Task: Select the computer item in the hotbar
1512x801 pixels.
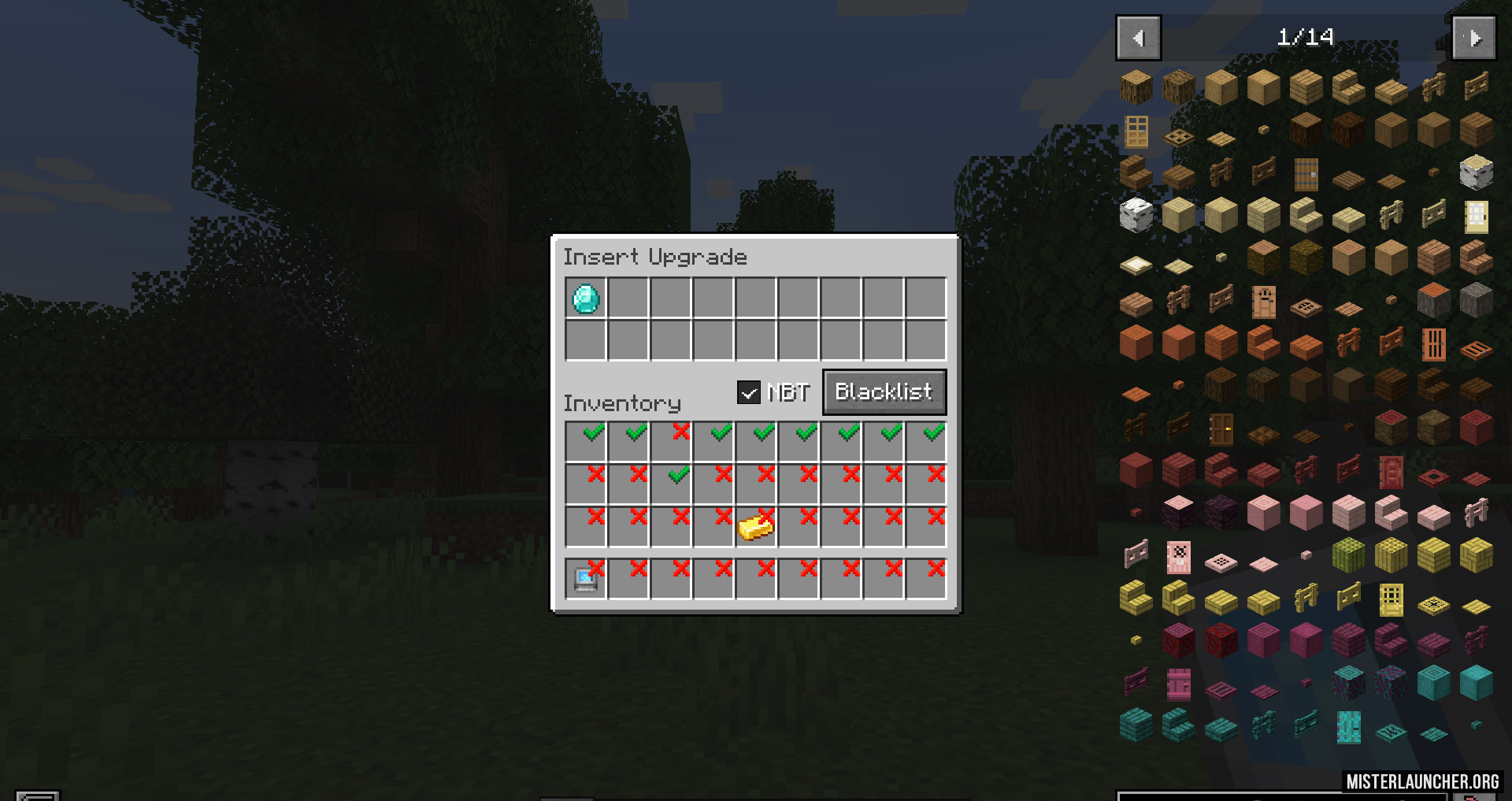Action: (x=586, y=580)
